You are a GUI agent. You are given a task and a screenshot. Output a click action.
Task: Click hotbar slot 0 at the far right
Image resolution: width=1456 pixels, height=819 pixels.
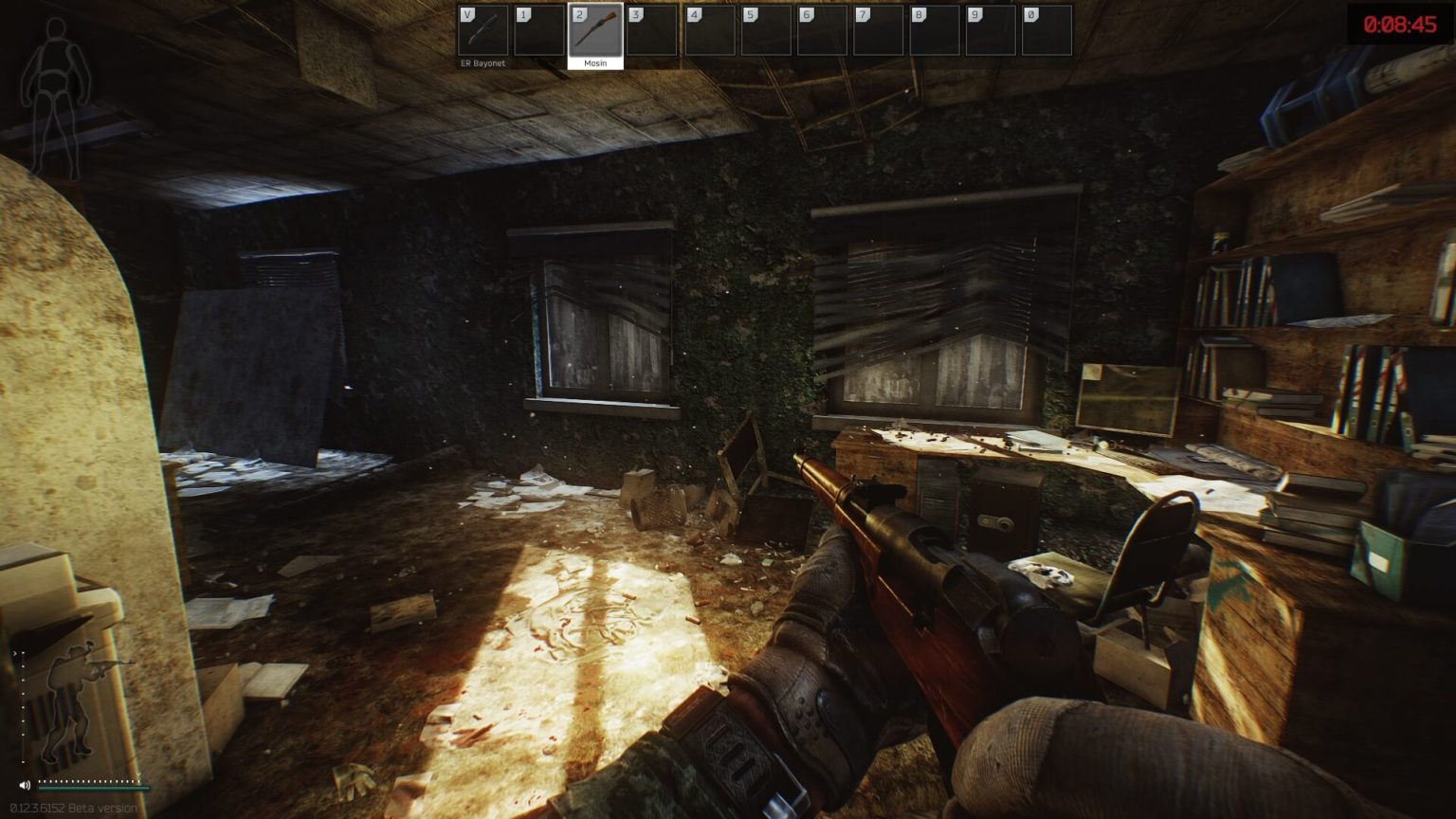click(x=1047, y=28)
